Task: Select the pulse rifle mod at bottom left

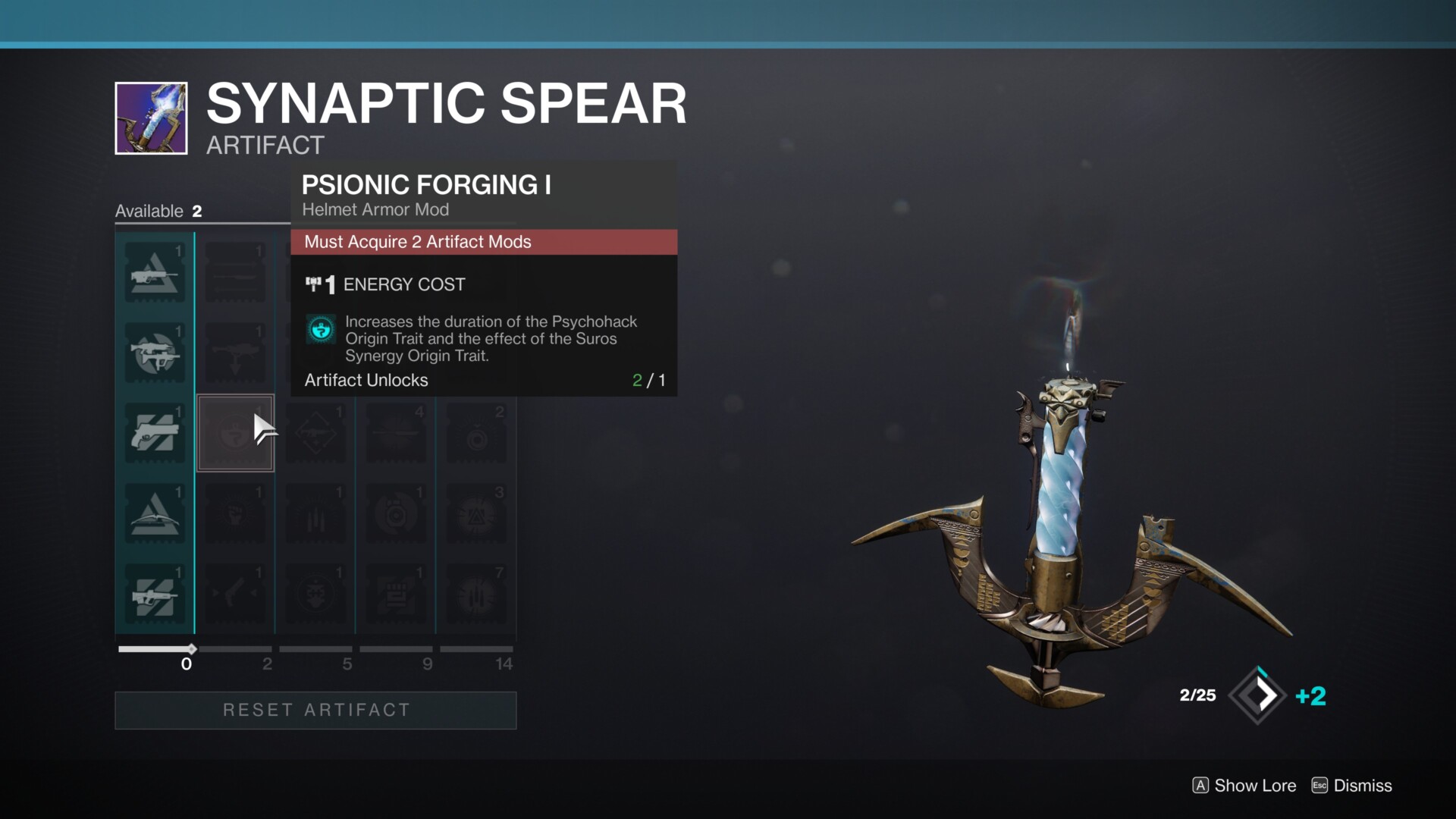Action: coord(154,594)
